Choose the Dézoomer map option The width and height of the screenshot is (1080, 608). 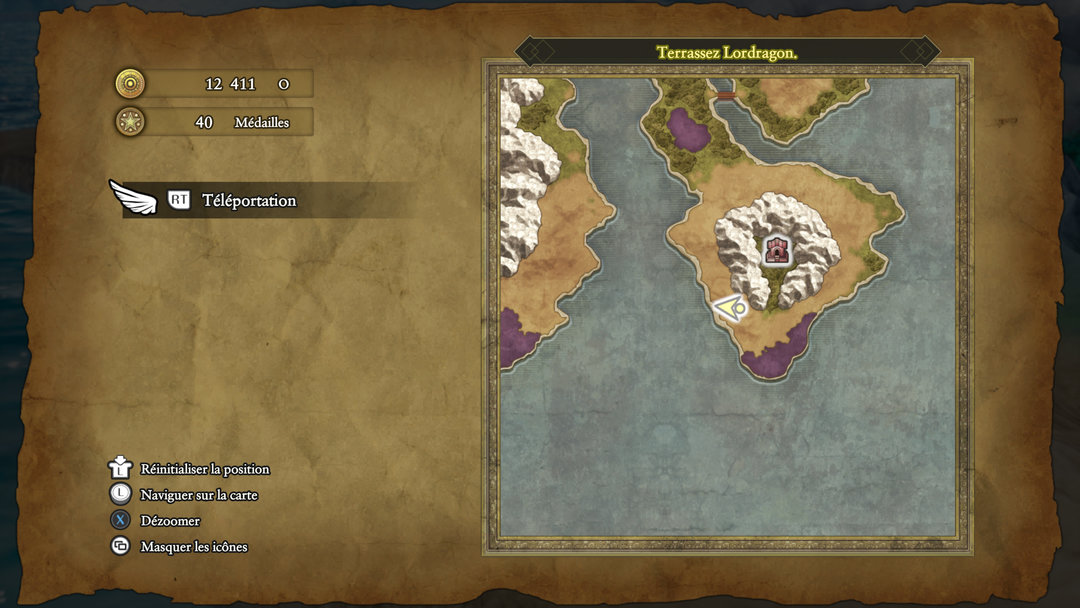pos(170,521)
